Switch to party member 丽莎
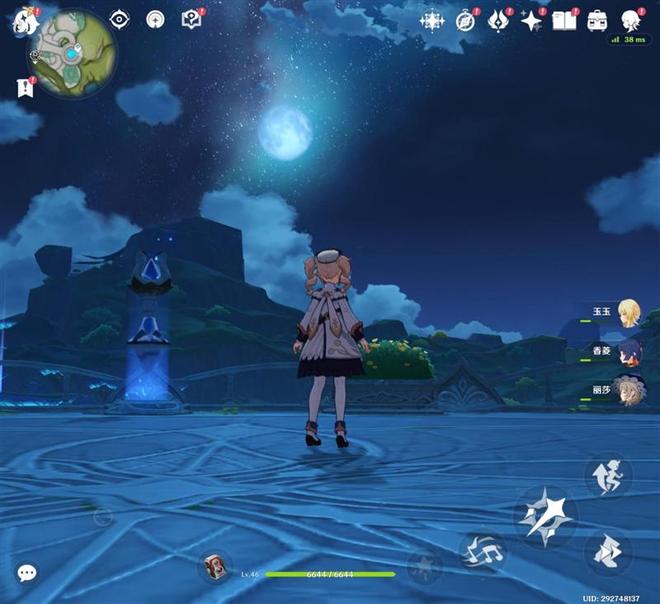The height and width of the screenshot is (604, 660). (x=628, y=388)
